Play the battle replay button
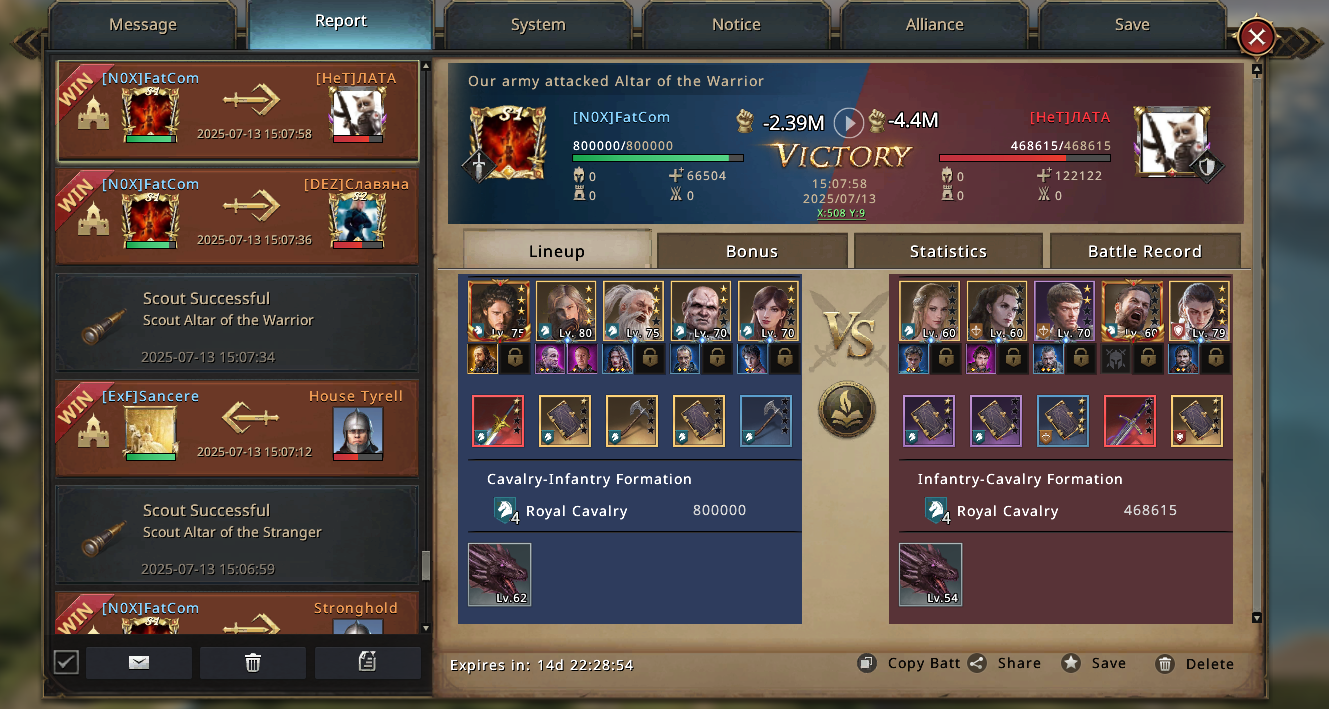The height and width of the screenshot is (709, 1329). point(849,123)
